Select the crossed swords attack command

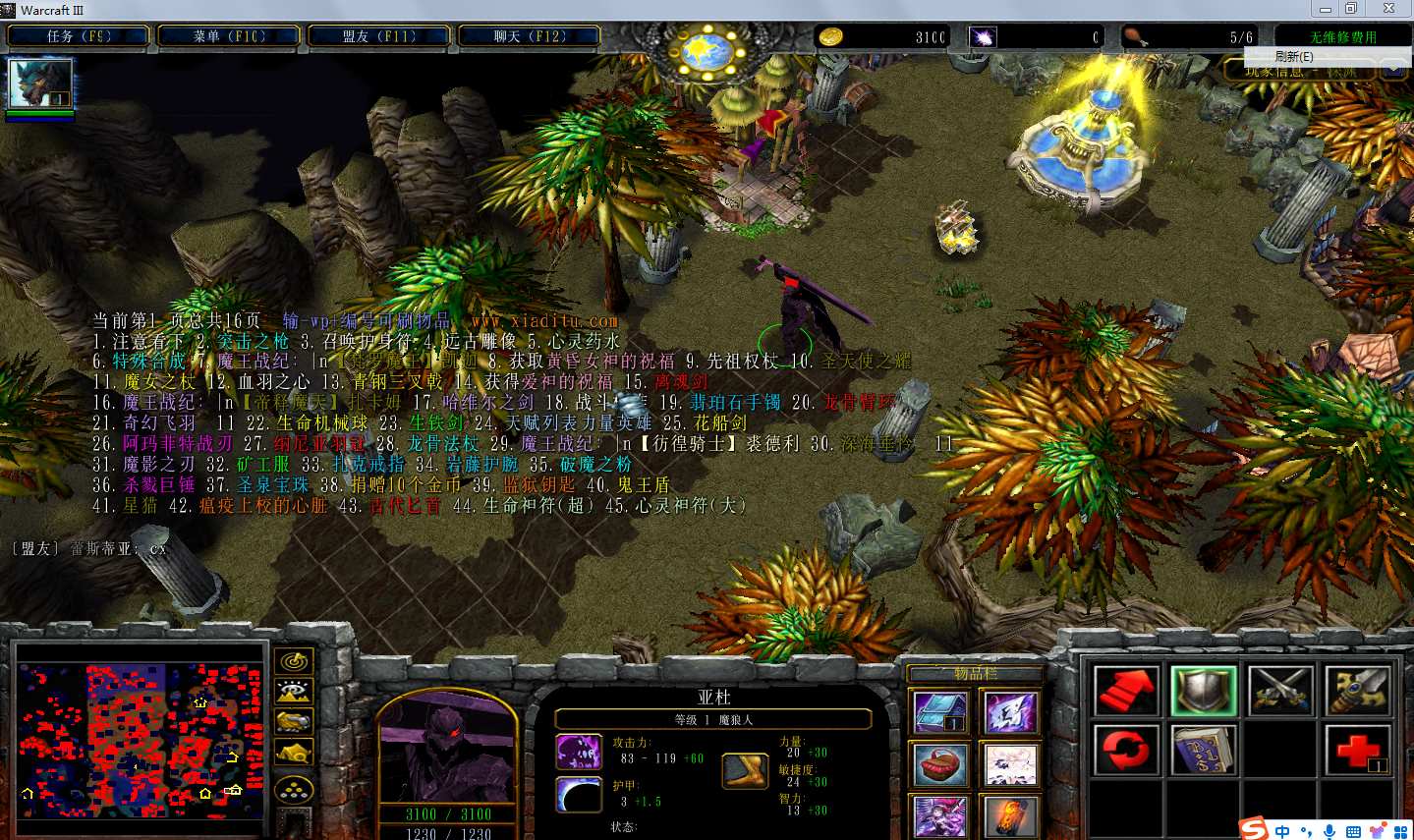(x=1280, y=691)
